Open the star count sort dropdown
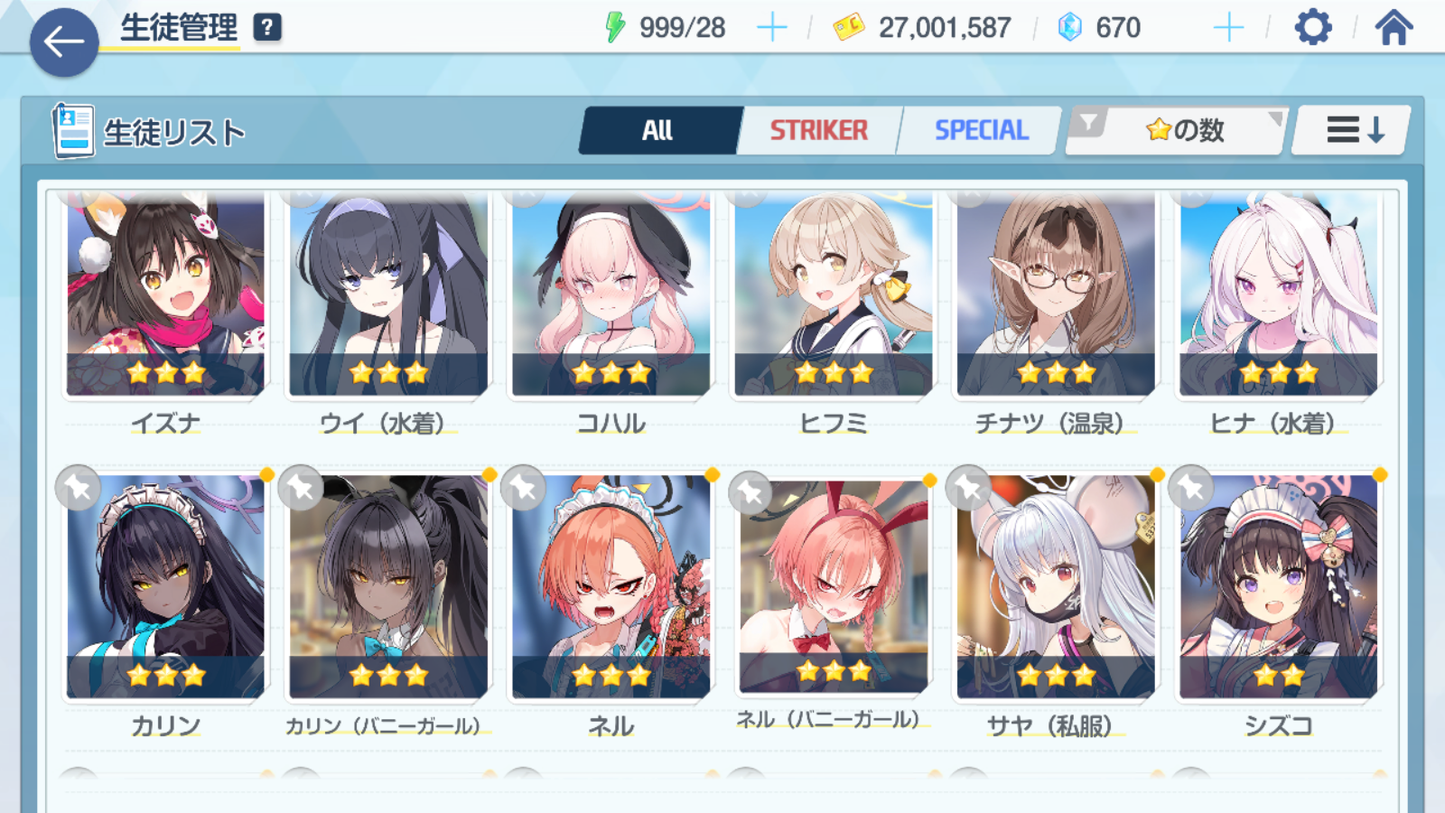The height and width of the screenshot is (813, 1445). coord(1176,130)
